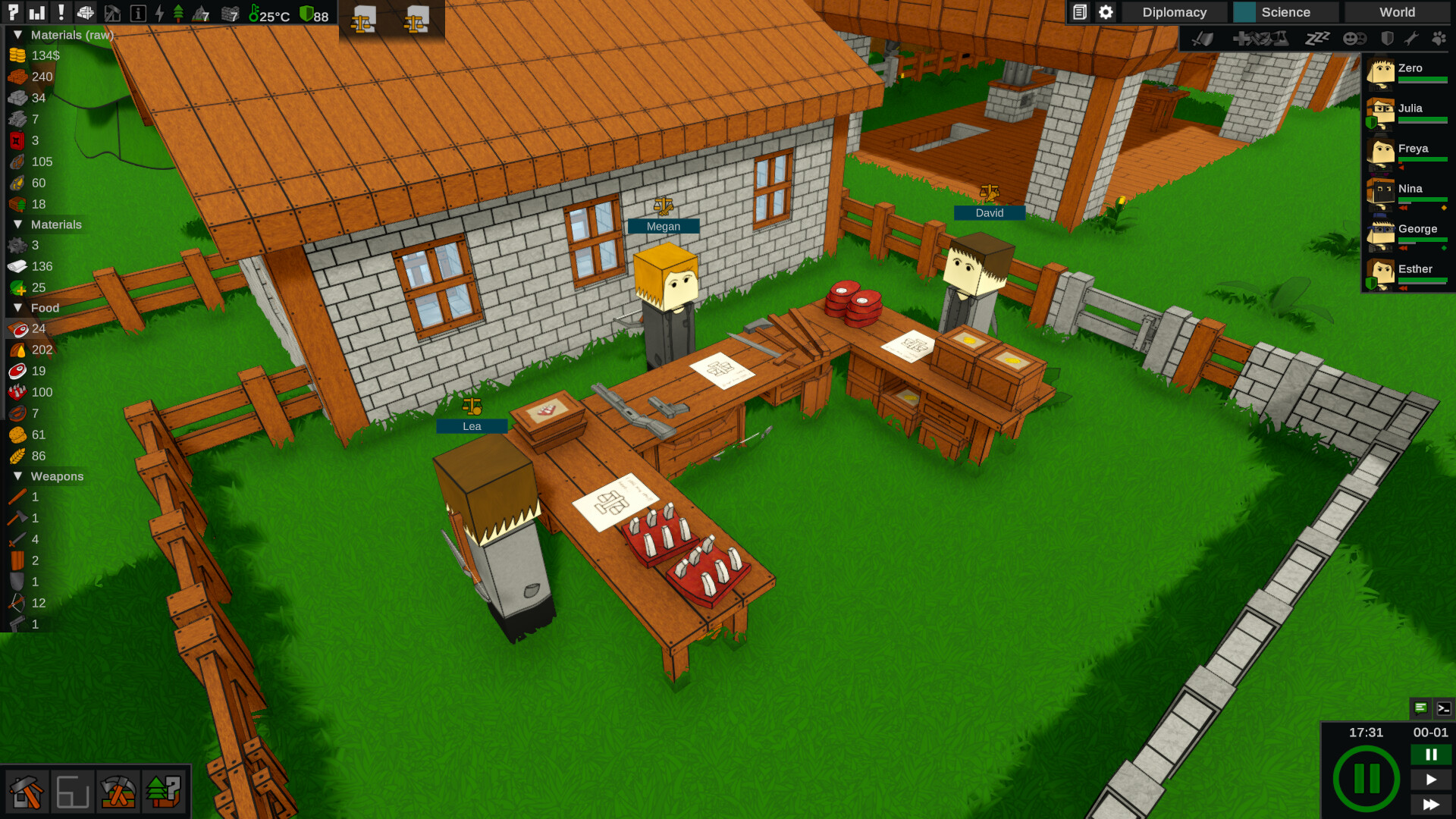
Task: Toggle the pet paw filter icon
Action: pos(1439,39)
